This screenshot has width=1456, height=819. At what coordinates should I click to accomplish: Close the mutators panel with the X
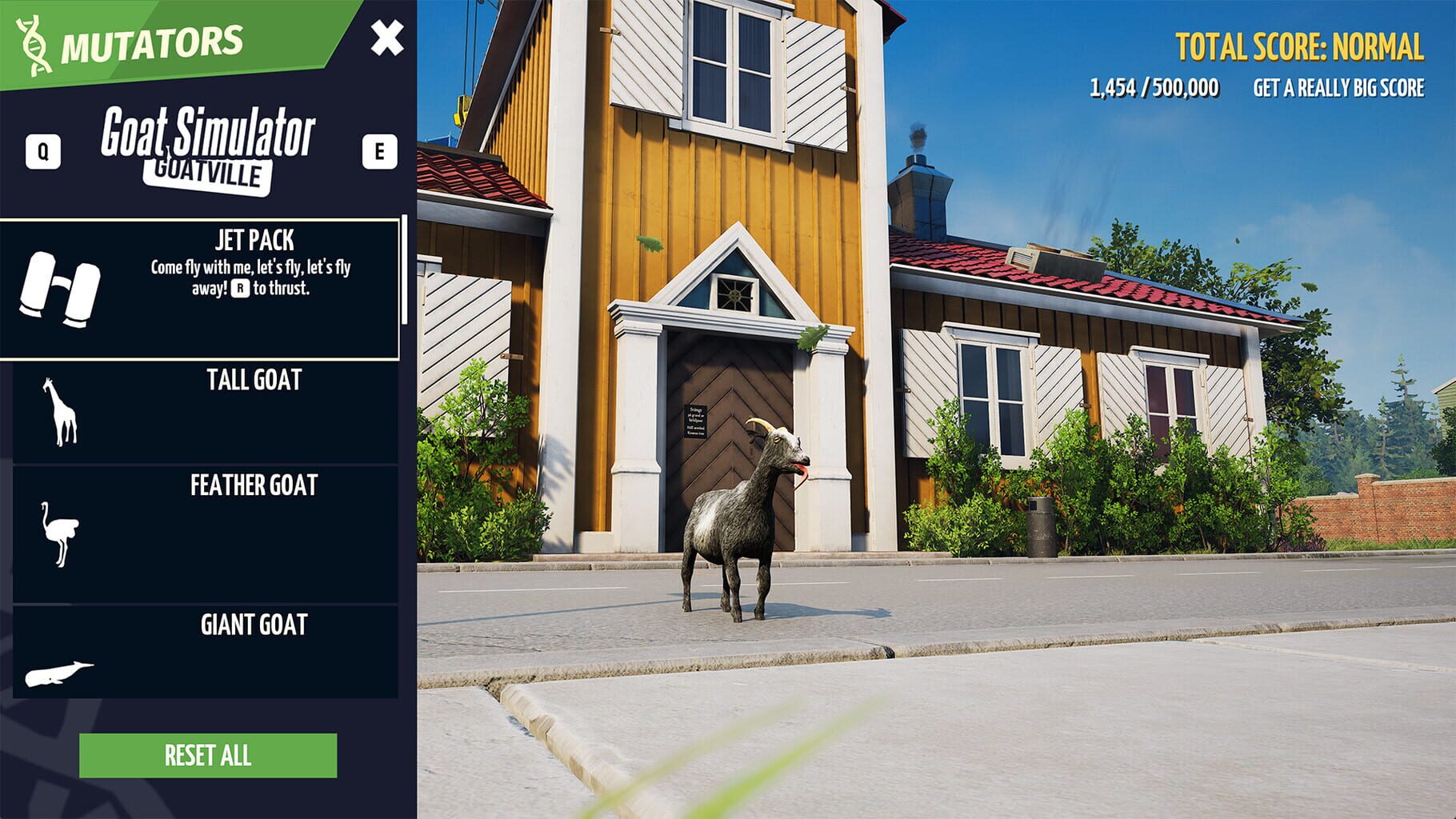tap(390, 36)
